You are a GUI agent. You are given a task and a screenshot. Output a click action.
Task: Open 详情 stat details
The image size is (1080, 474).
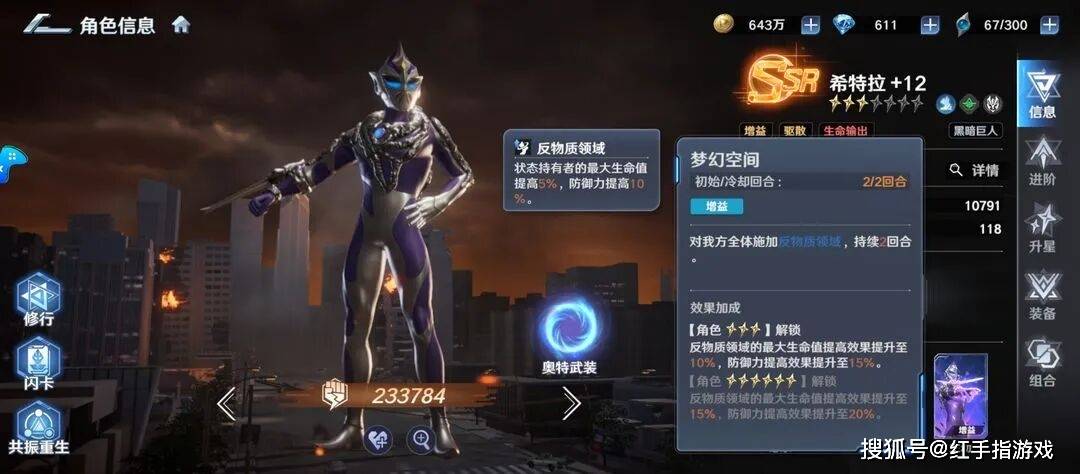pyautogui.click(x=975, y=170)
